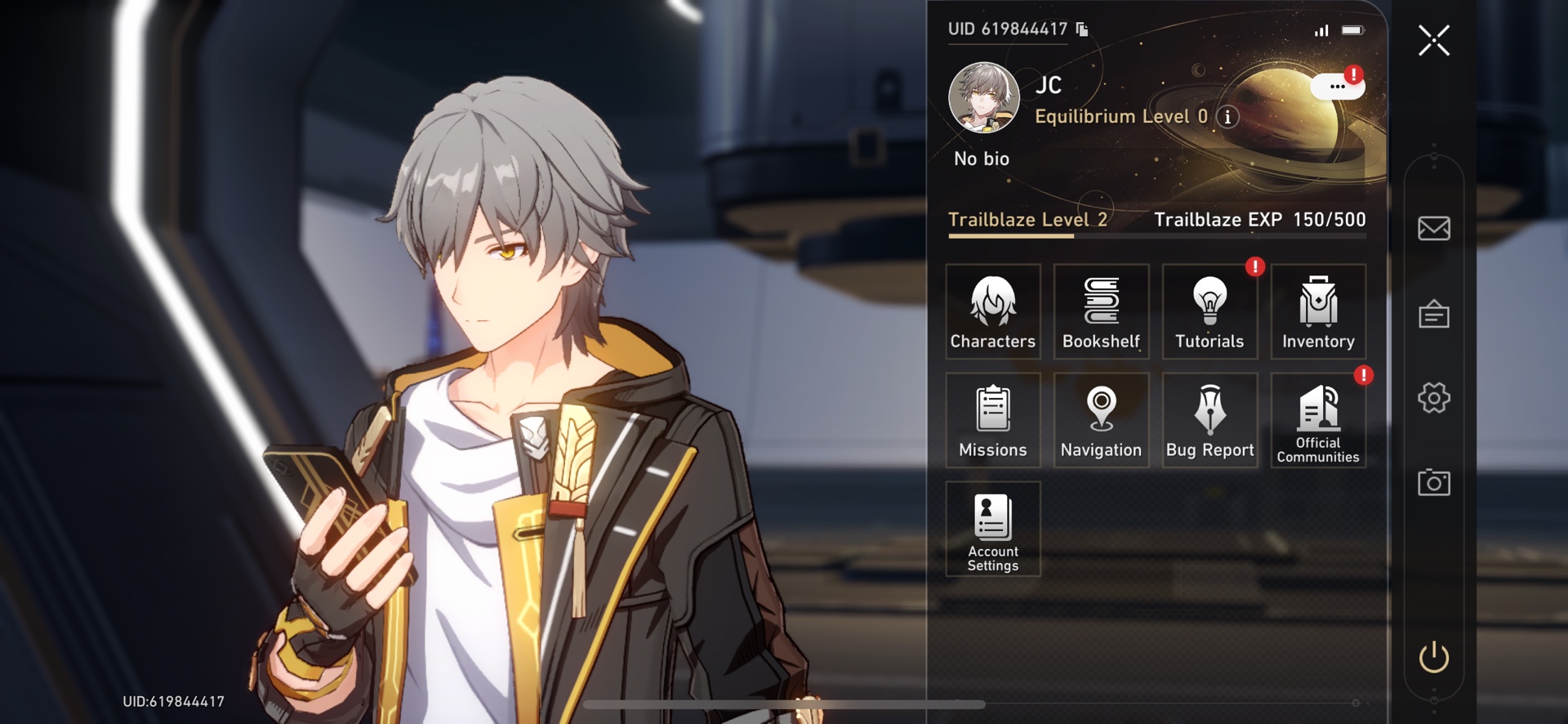Screen dimensions: 1568x724
Task: Open game Settings via gear icon
Action: point(1435,398)
